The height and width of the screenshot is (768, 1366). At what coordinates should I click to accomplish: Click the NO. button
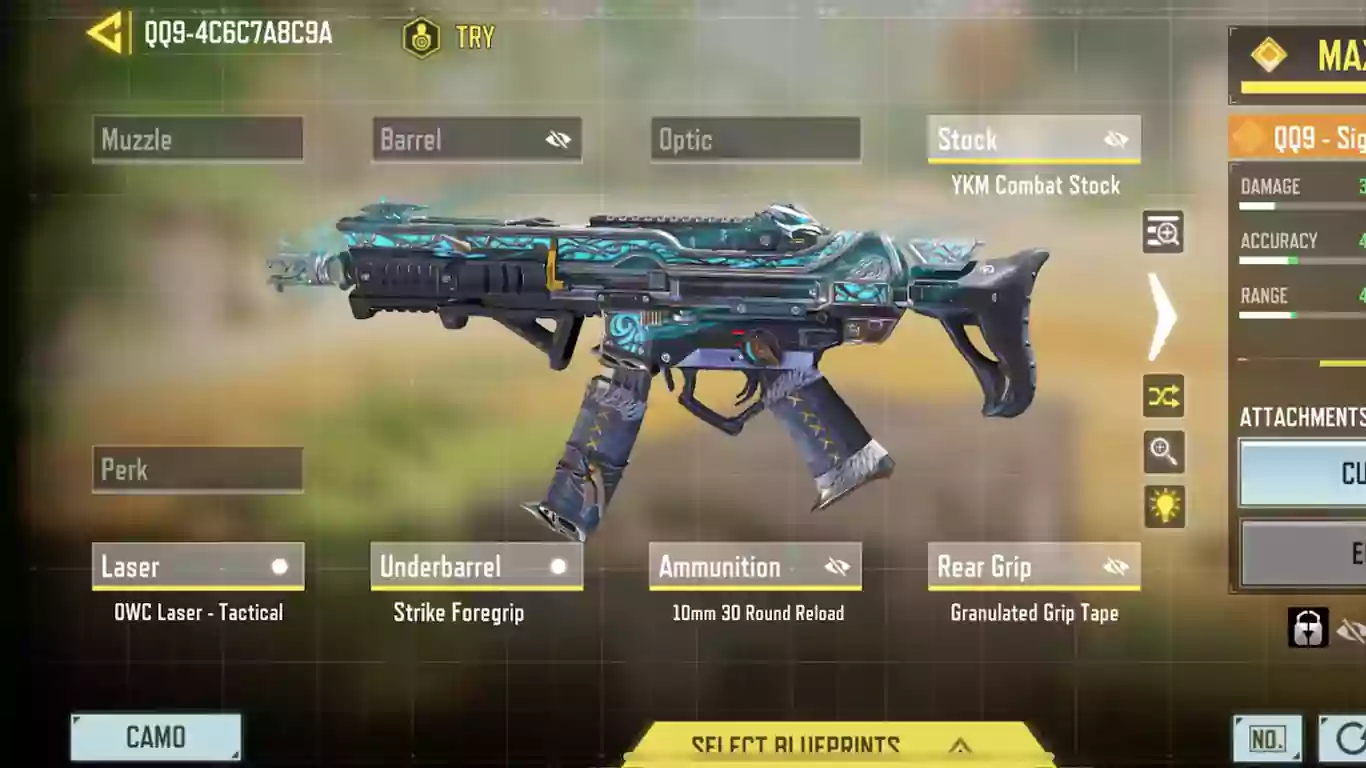1267,739
